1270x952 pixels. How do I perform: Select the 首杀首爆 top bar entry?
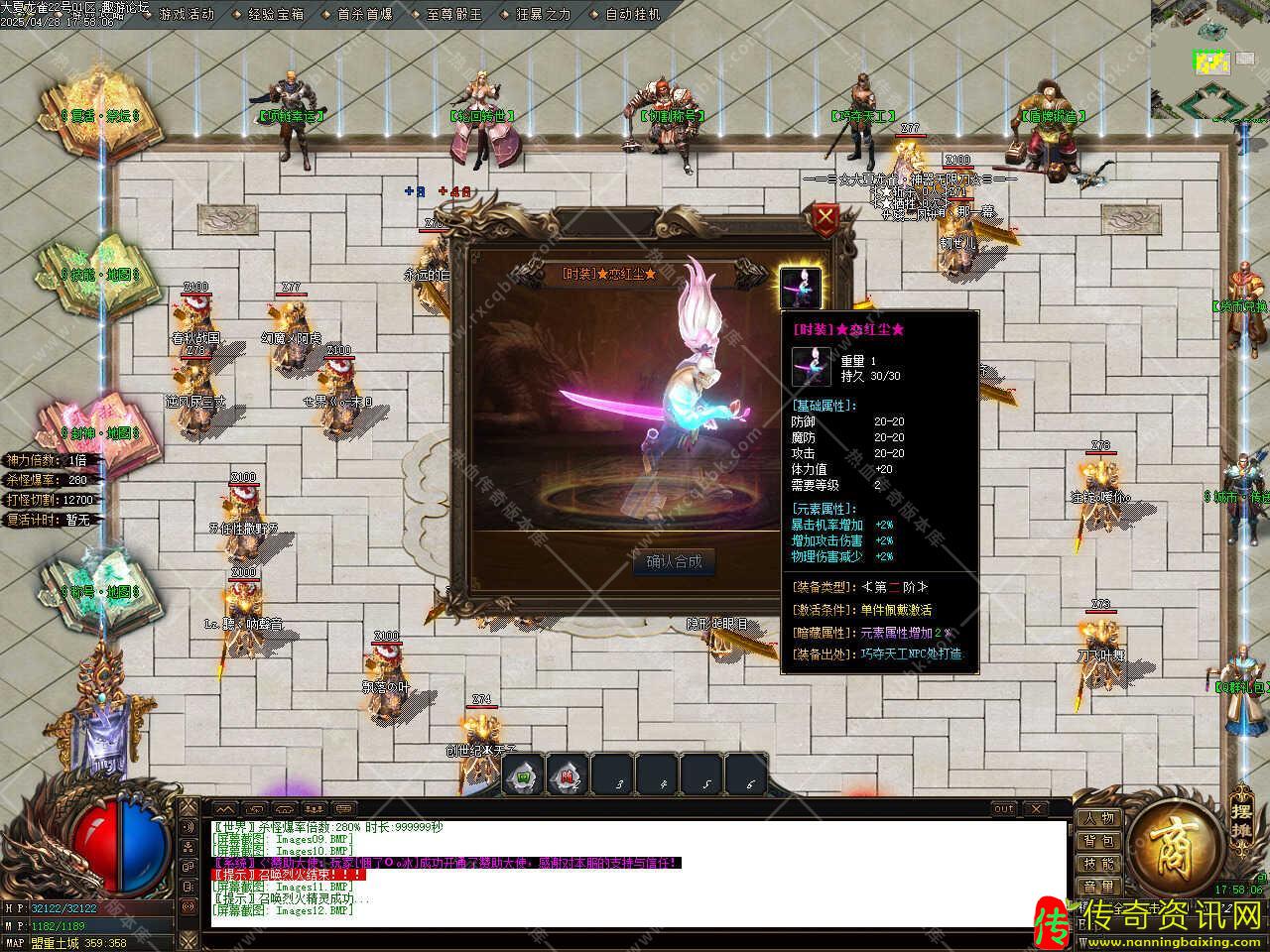364,15
